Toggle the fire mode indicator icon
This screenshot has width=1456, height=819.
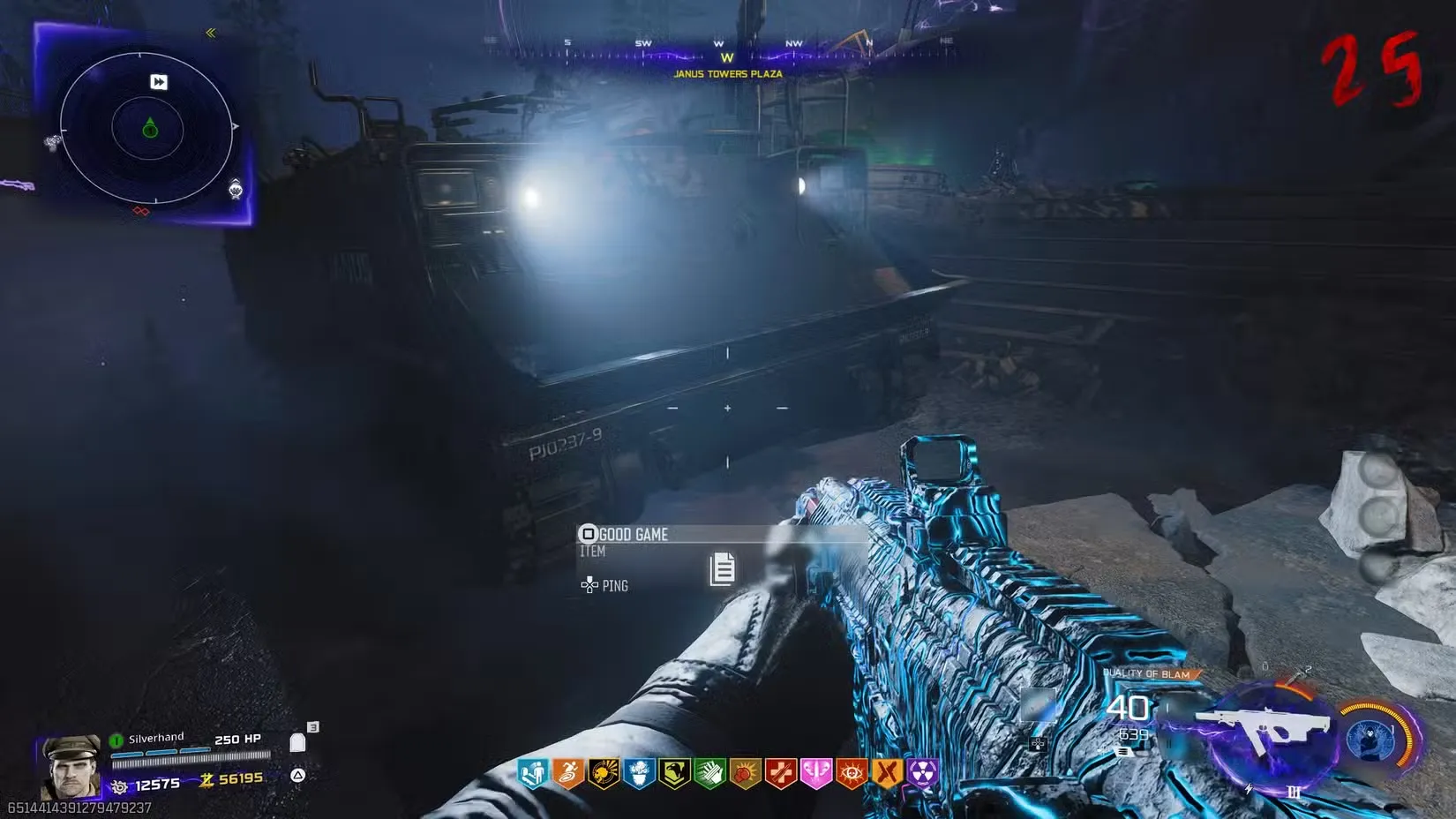click(x=1124, y=752)
